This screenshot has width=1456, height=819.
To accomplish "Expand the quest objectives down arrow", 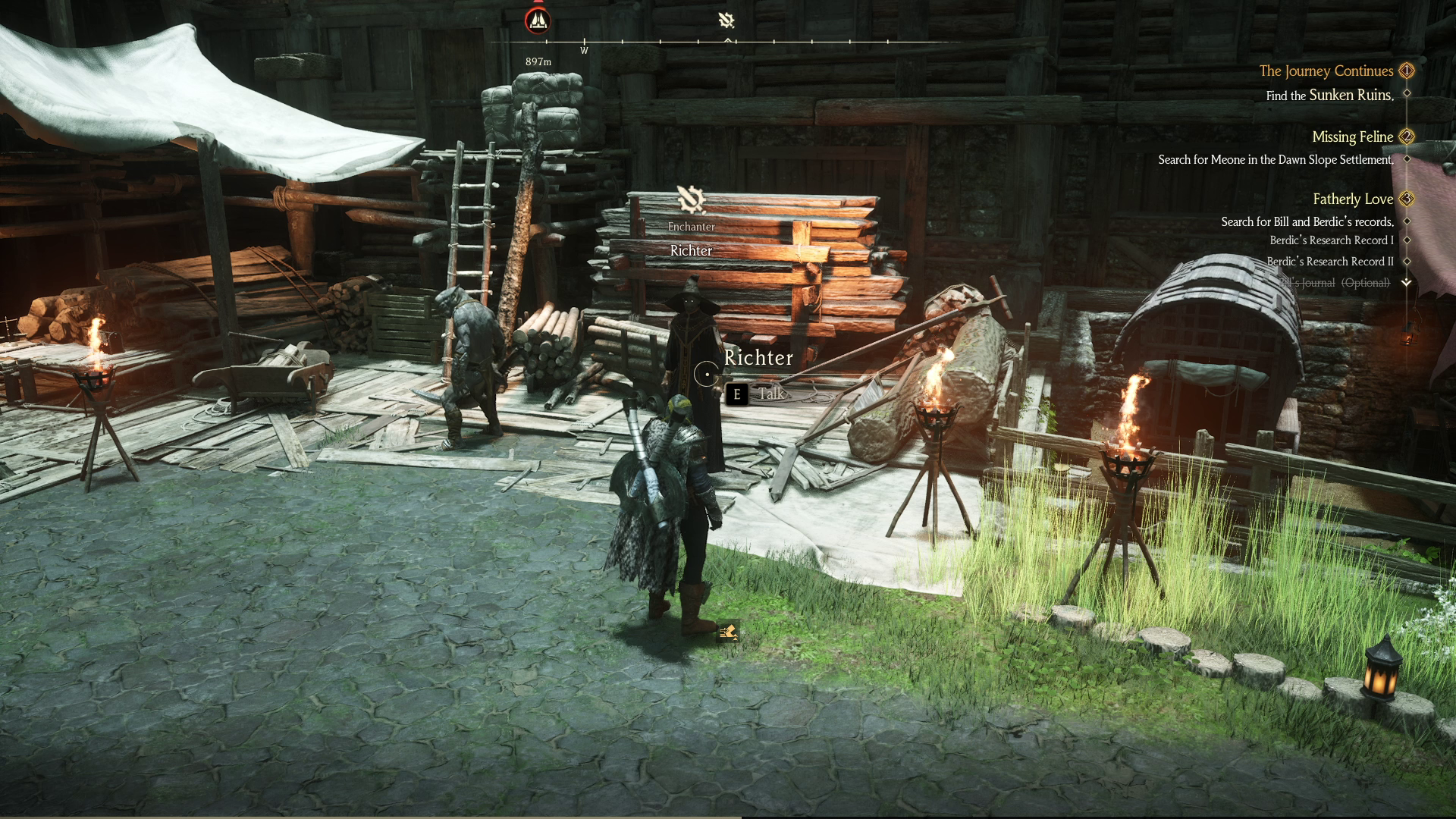I will click(x=1406, y=282).
